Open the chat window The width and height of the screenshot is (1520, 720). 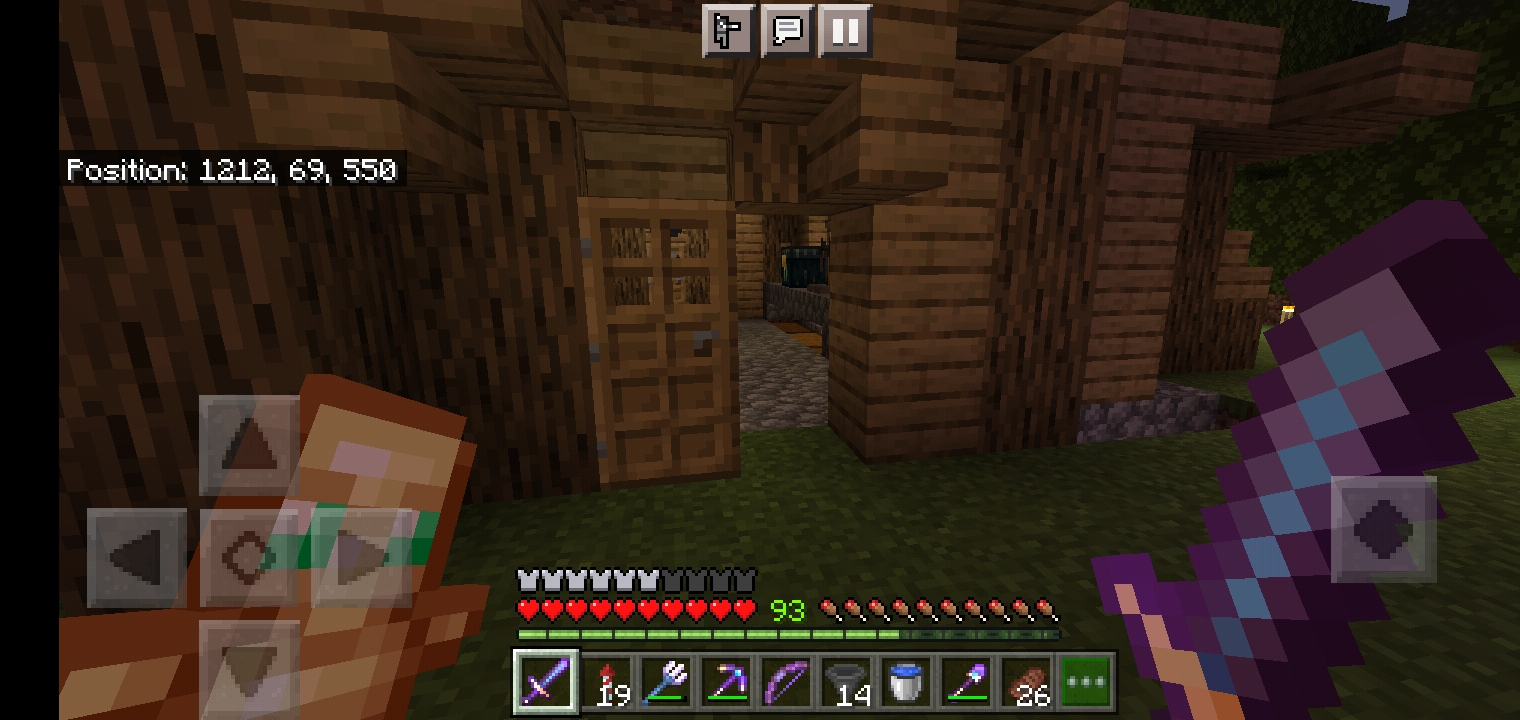click(786, 30)
